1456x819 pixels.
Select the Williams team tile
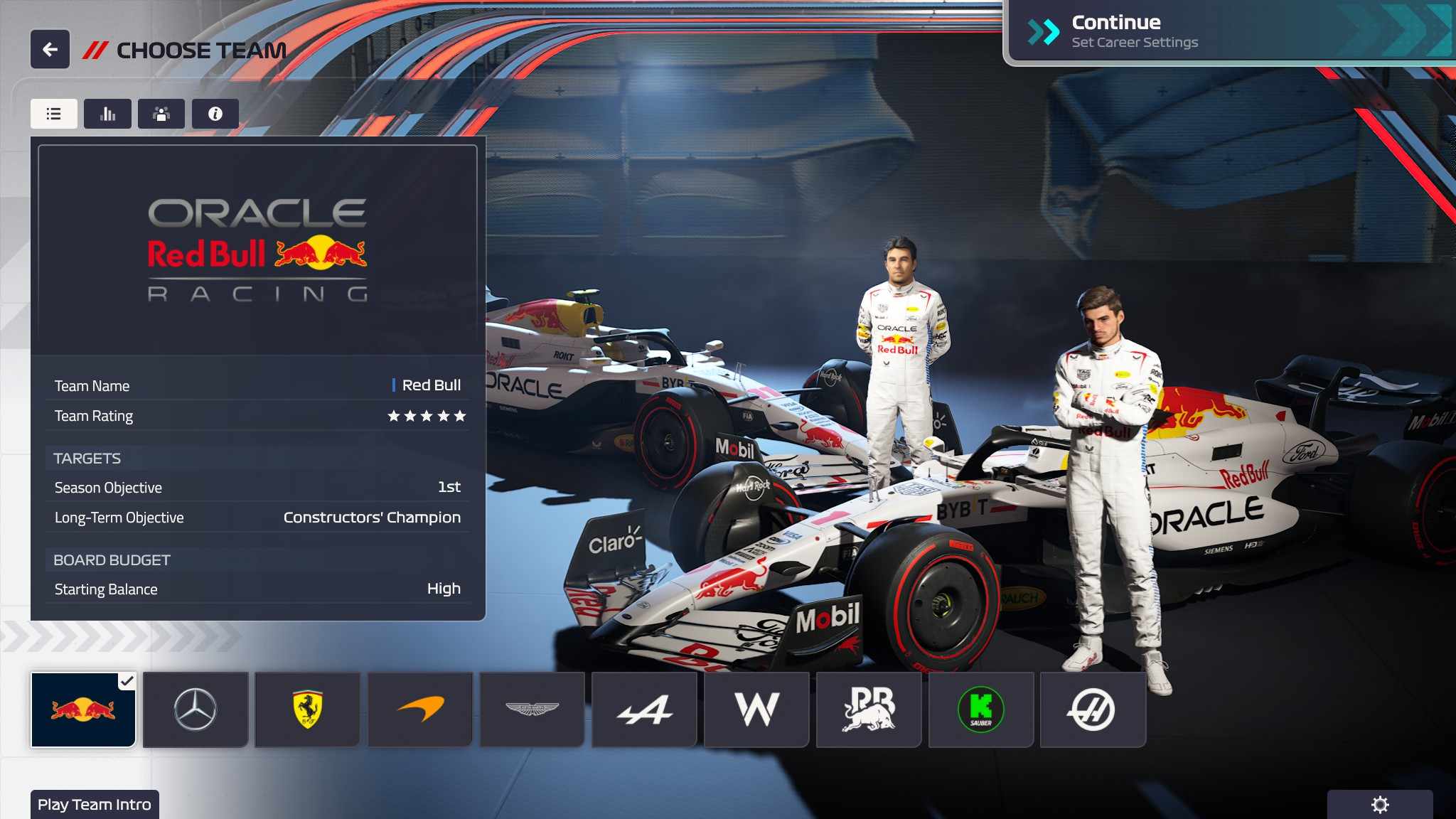tap(756, 710)
